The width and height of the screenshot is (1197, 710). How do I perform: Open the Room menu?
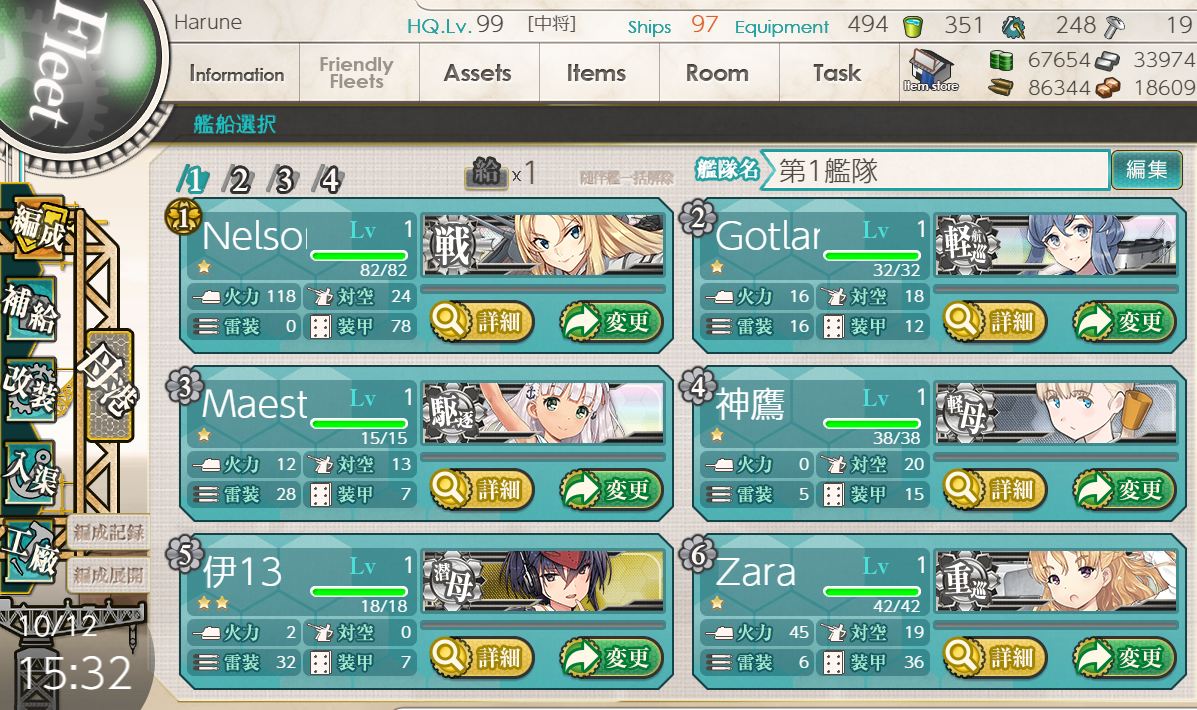717,74
